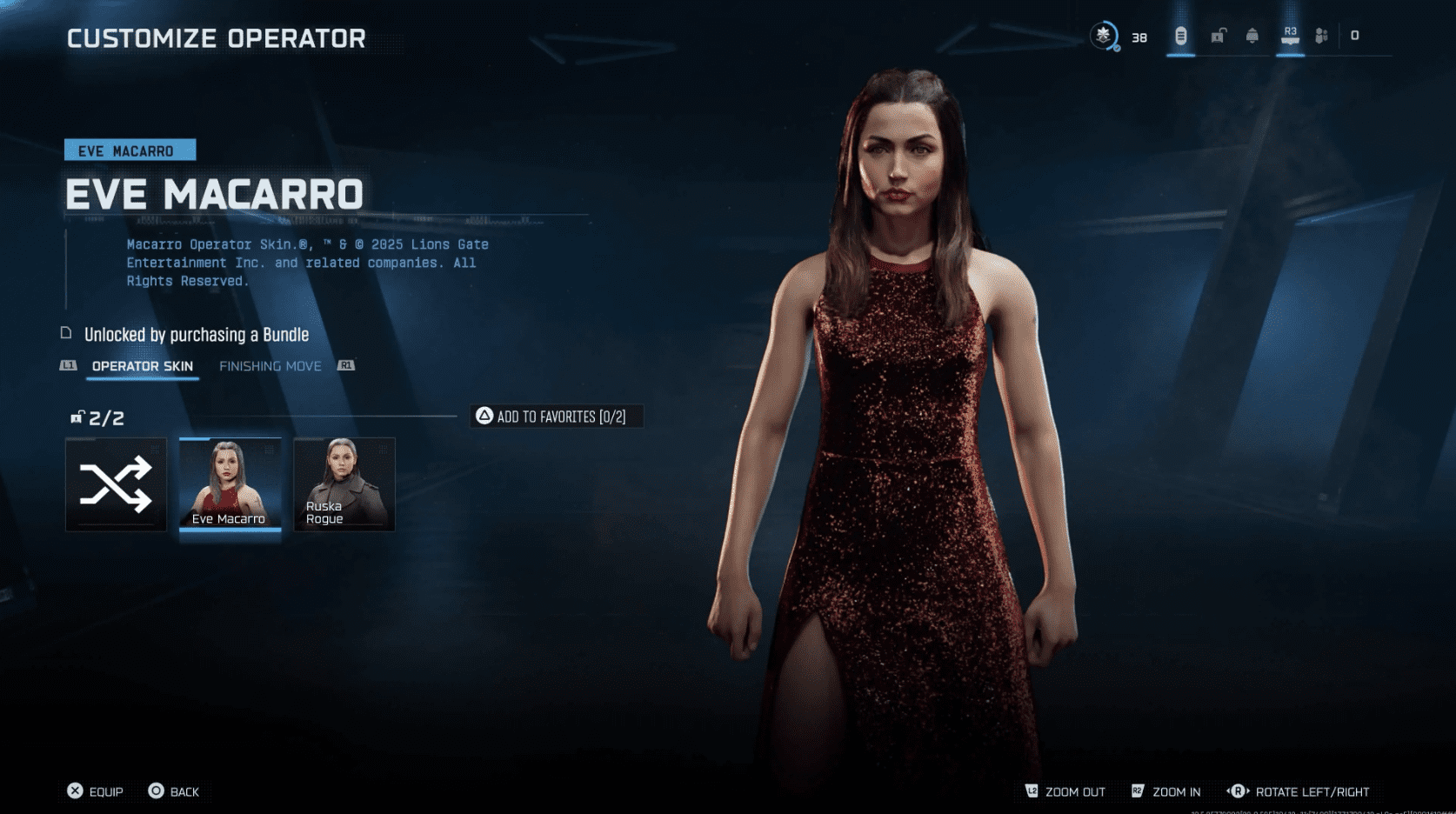Select the shuffle random skin tile

click(116, 484)
